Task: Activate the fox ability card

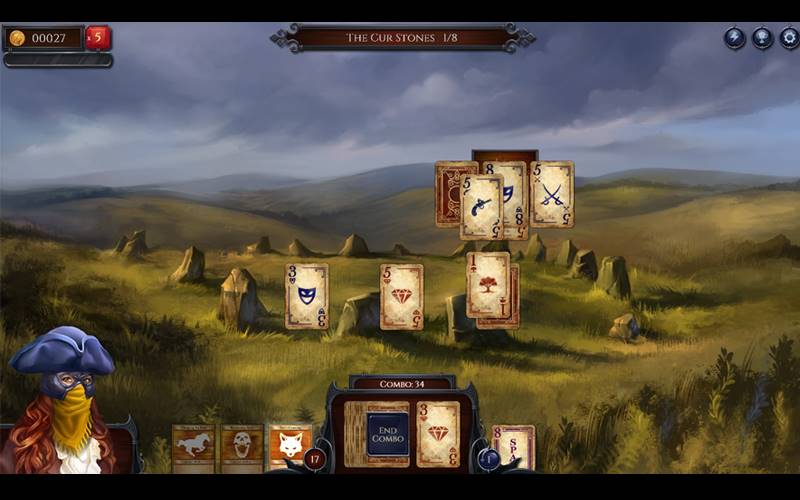Action: pyautogui.click(x=289, y=446)
